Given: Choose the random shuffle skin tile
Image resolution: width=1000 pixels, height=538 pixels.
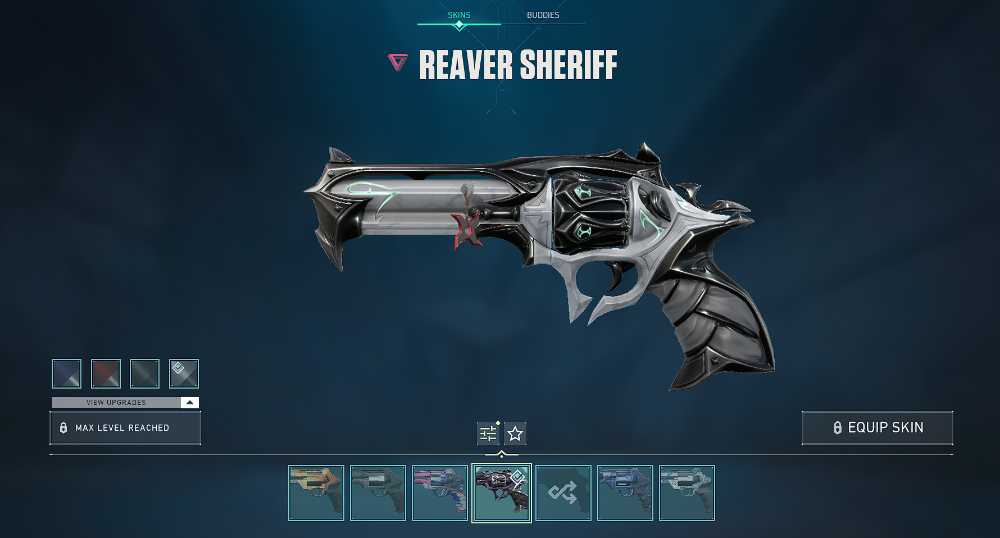Looking at the screenshot, I should coord(563,493).
